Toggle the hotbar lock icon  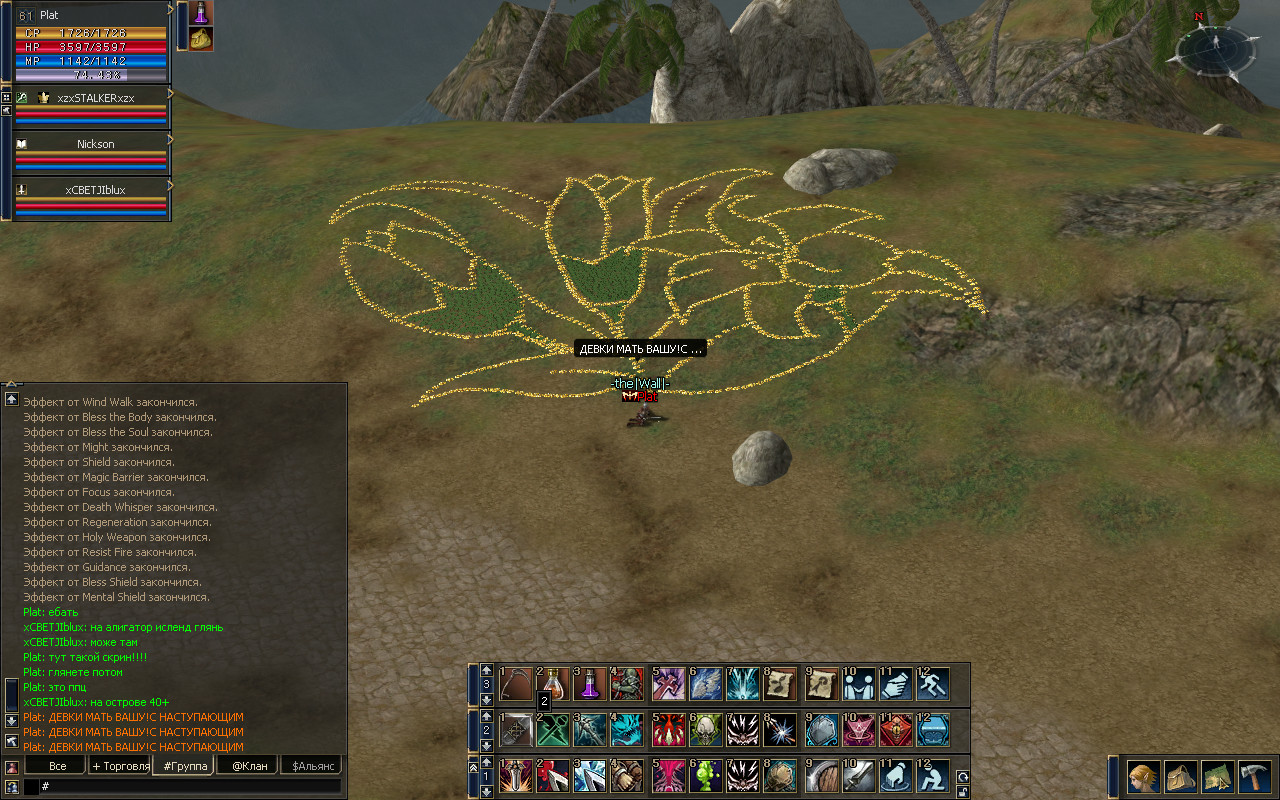pos(962,791)
